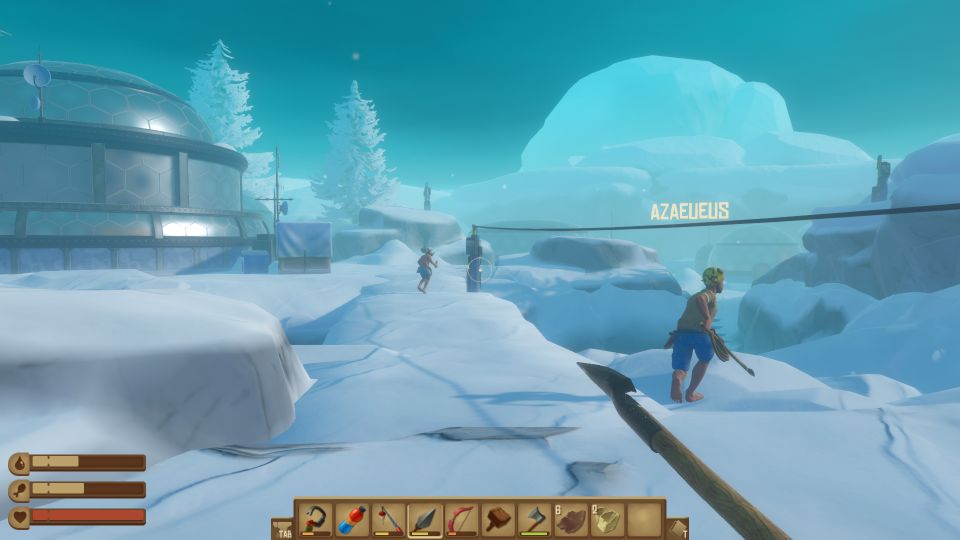Viewport: 960px width, 540px height.
Task: Select the red and blue bottle slot
Action: coord(352,518)
